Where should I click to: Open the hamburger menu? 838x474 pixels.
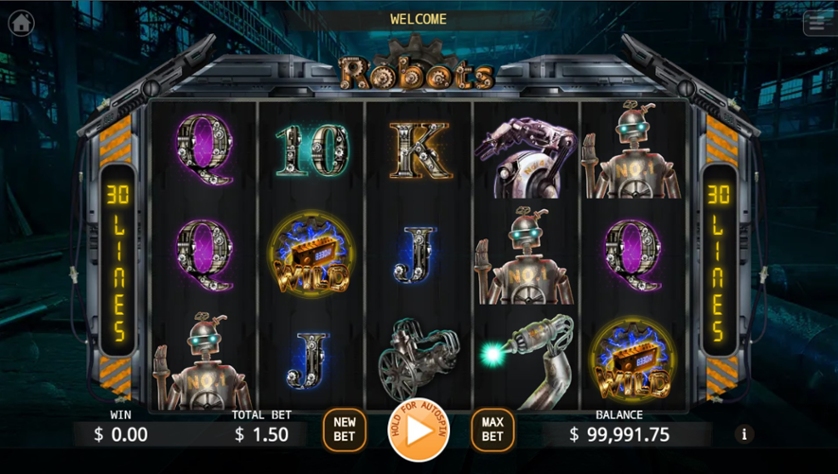[x=817, y=25]
